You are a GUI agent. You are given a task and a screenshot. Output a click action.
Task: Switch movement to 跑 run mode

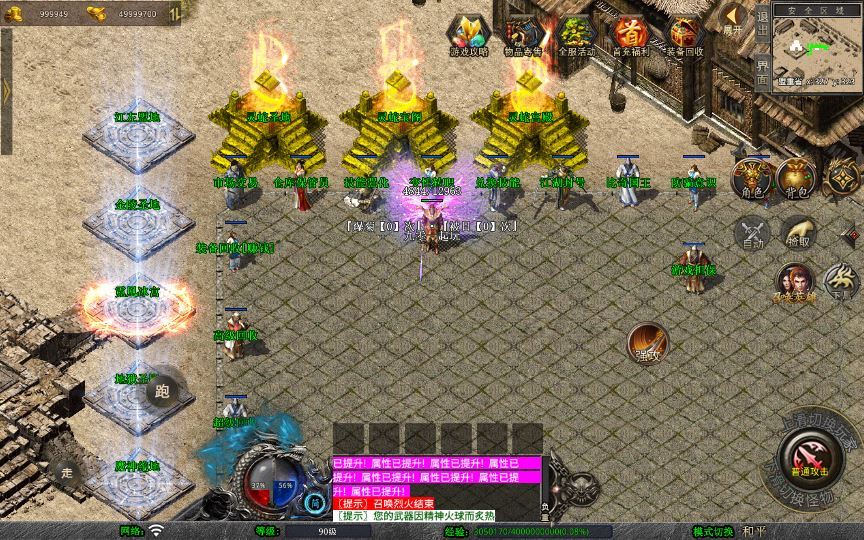tap(161, 392)
